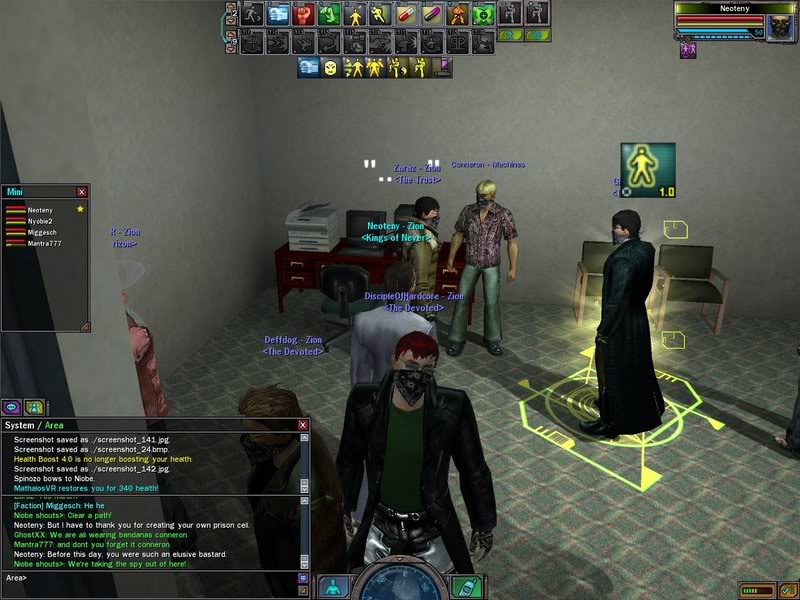
Task: Open the team panel button
Action: [x=34, y=407]
